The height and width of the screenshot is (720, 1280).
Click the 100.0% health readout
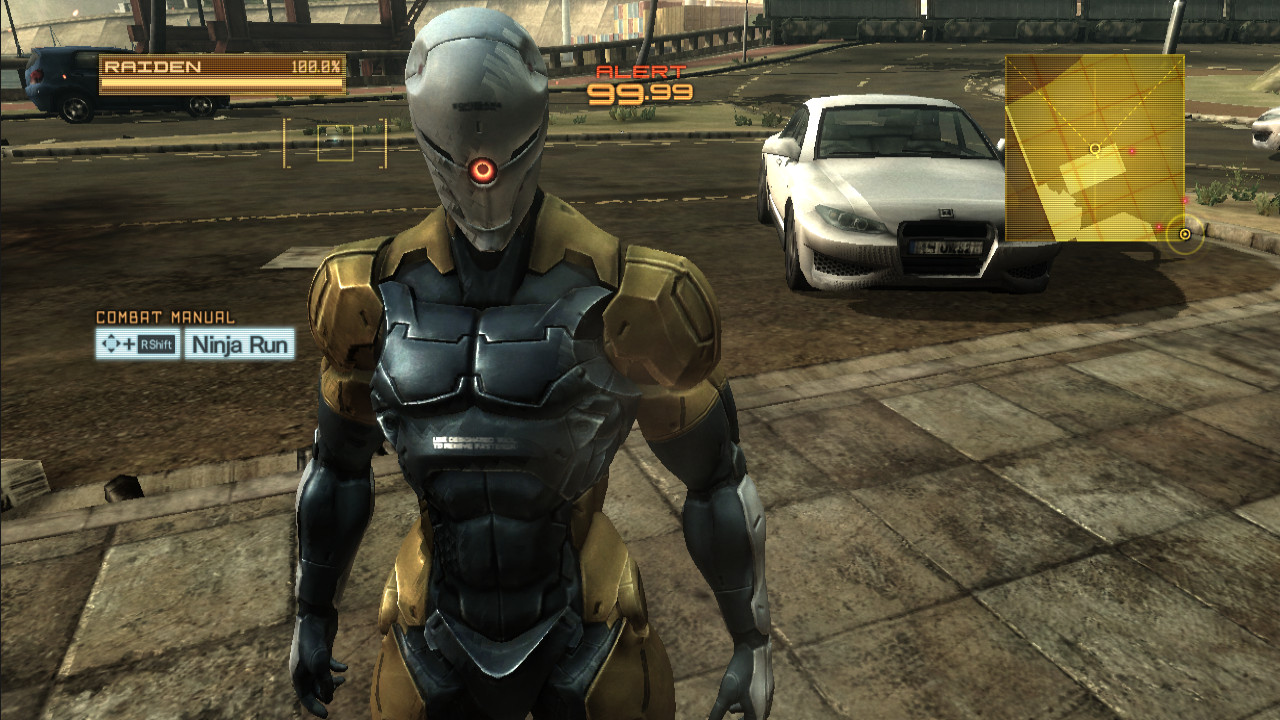318,66
